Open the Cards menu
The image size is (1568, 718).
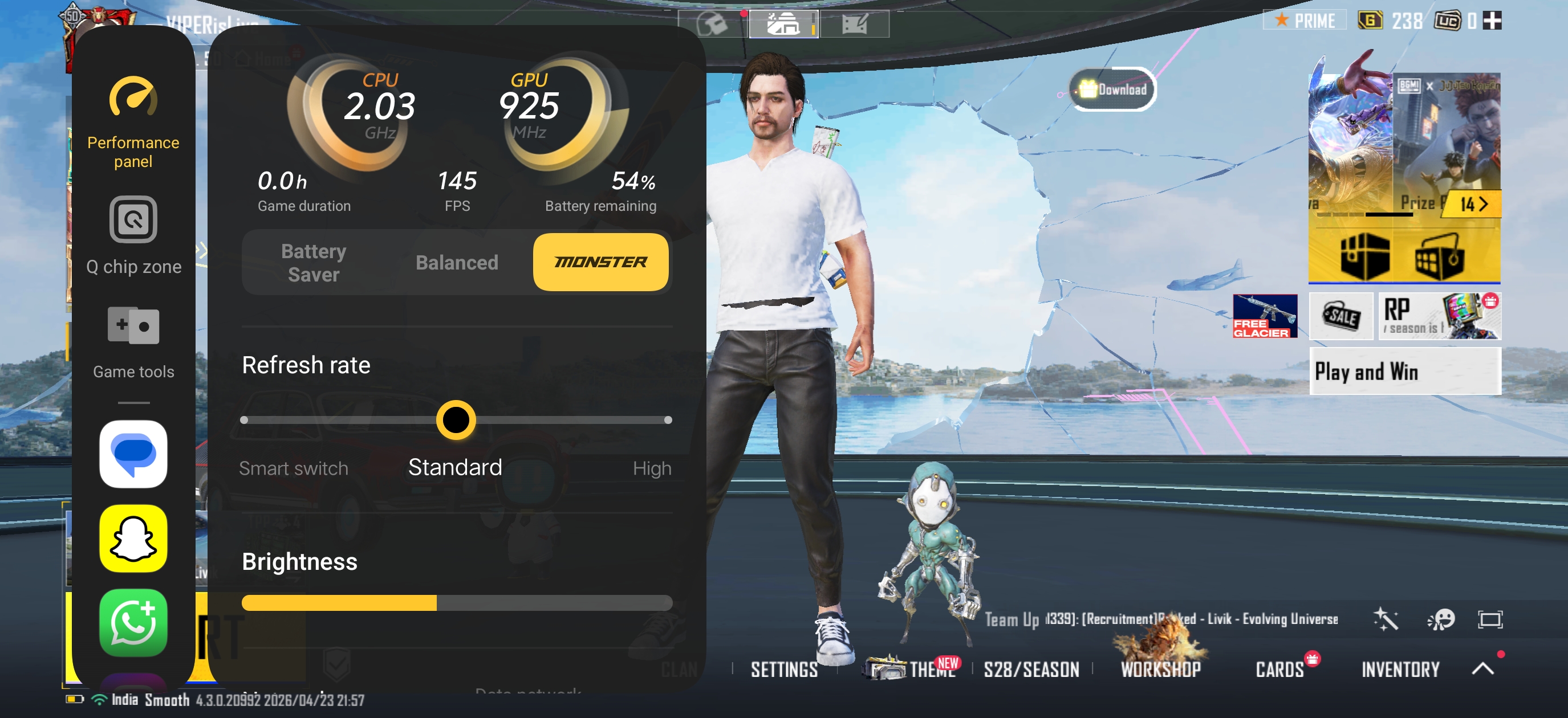[x=1279, y=670]
